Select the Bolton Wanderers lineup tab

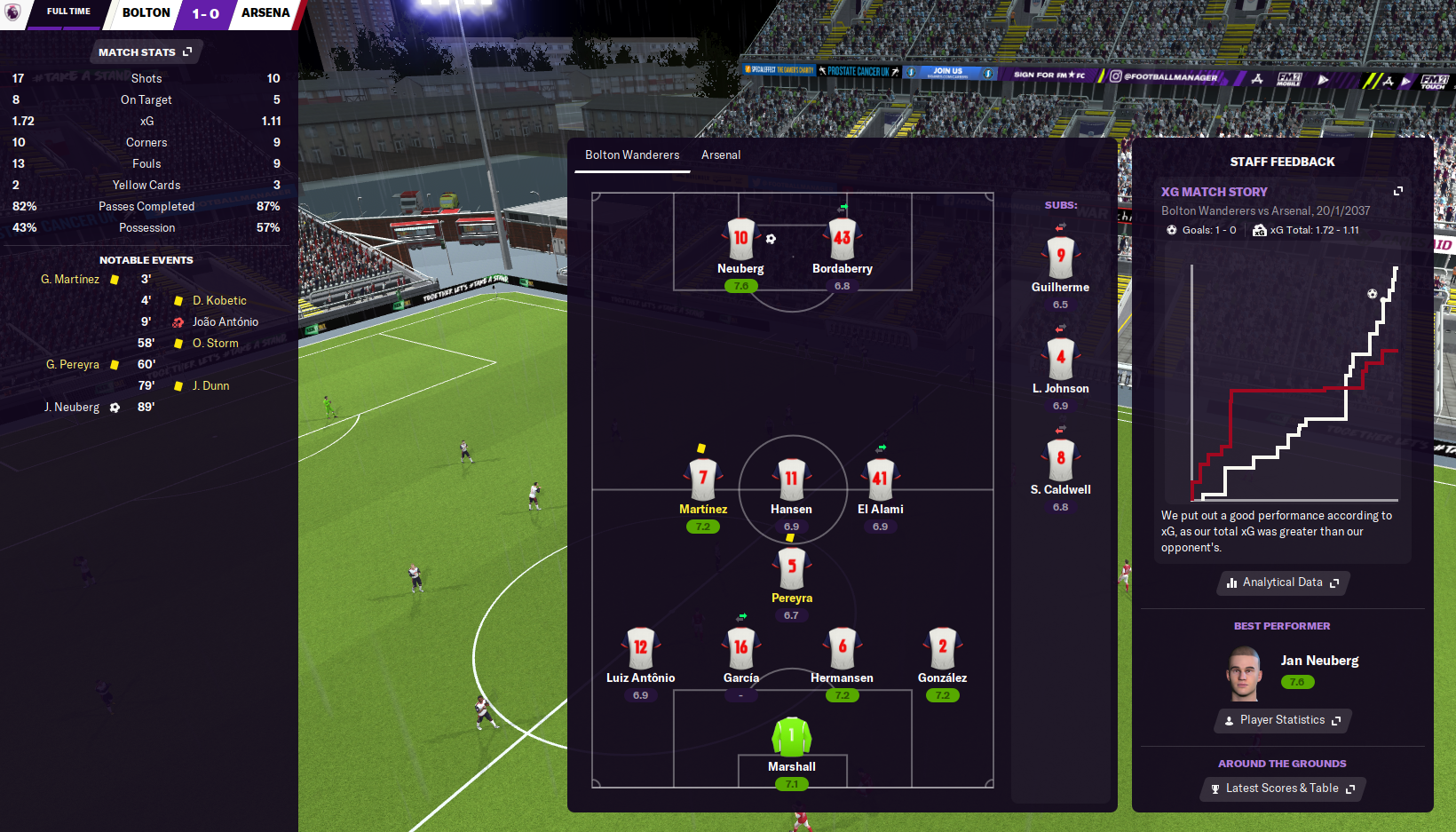[632, 155]
